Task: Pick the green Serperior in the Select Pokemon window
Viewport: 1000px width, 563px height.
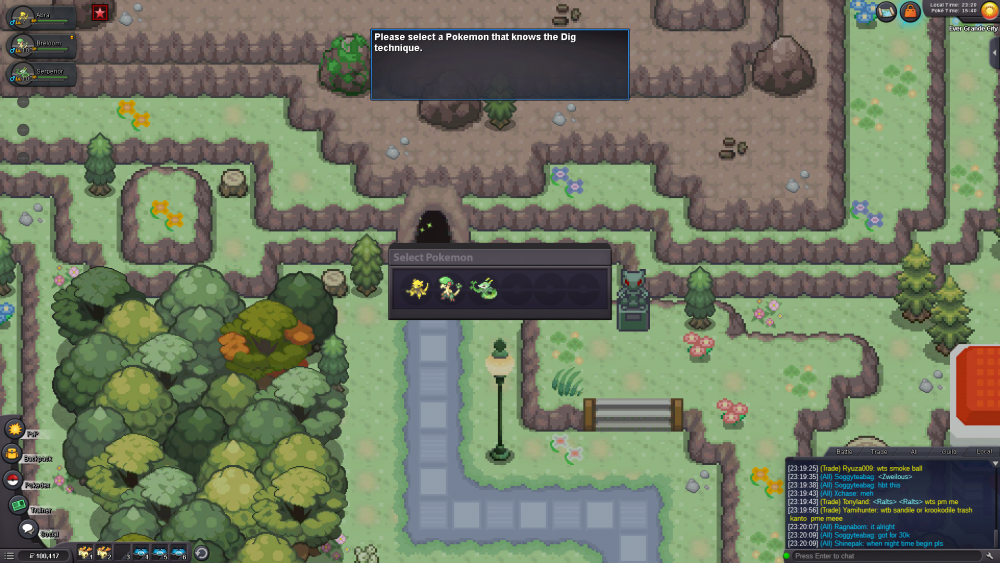Action: (483, 289)
